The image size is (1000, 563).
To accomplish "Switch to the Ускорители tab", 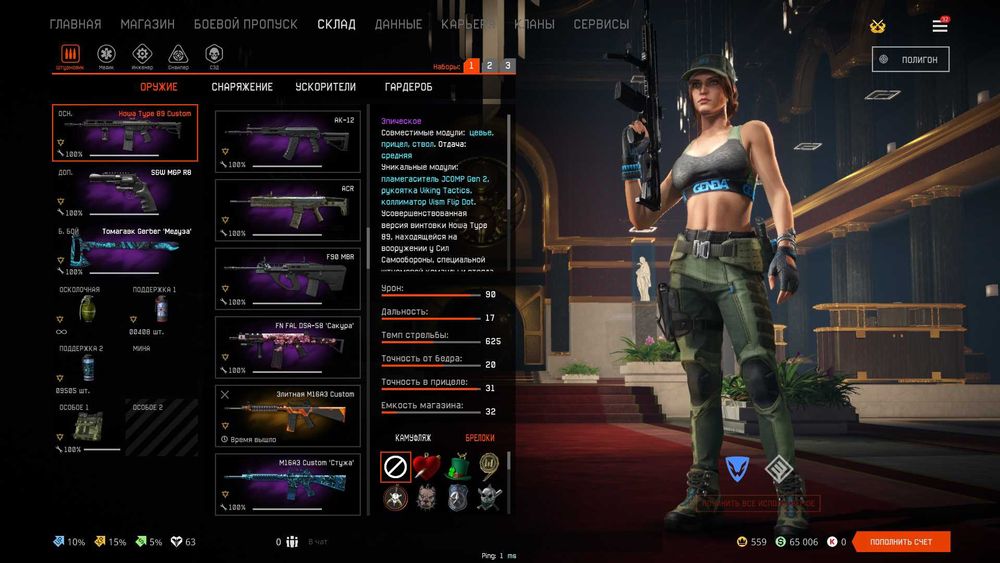I will coord(325,87).
